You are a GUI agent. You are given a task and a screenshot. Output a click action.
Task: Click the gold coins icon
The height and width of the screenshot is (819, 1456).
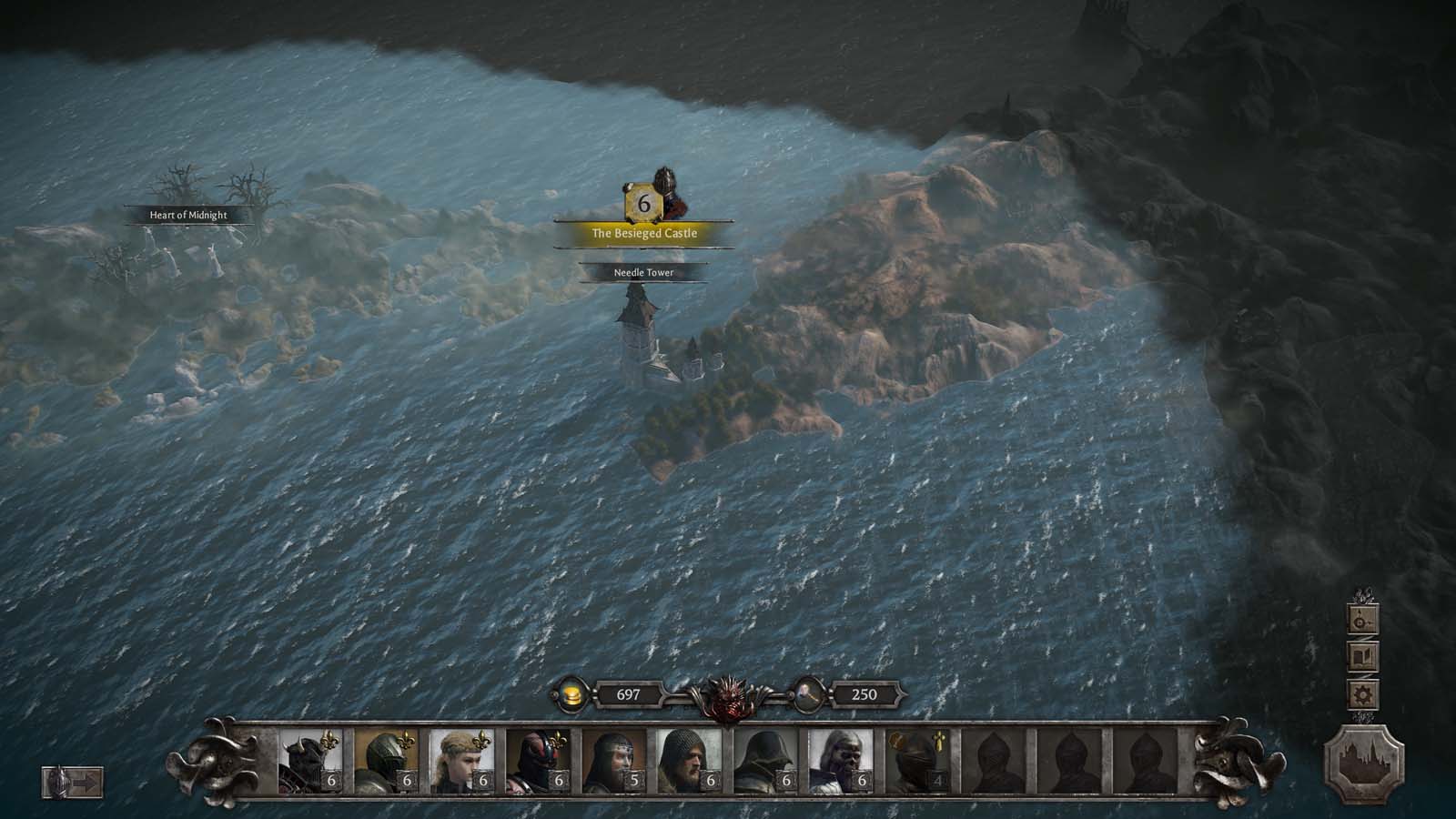tap(571, 695)
